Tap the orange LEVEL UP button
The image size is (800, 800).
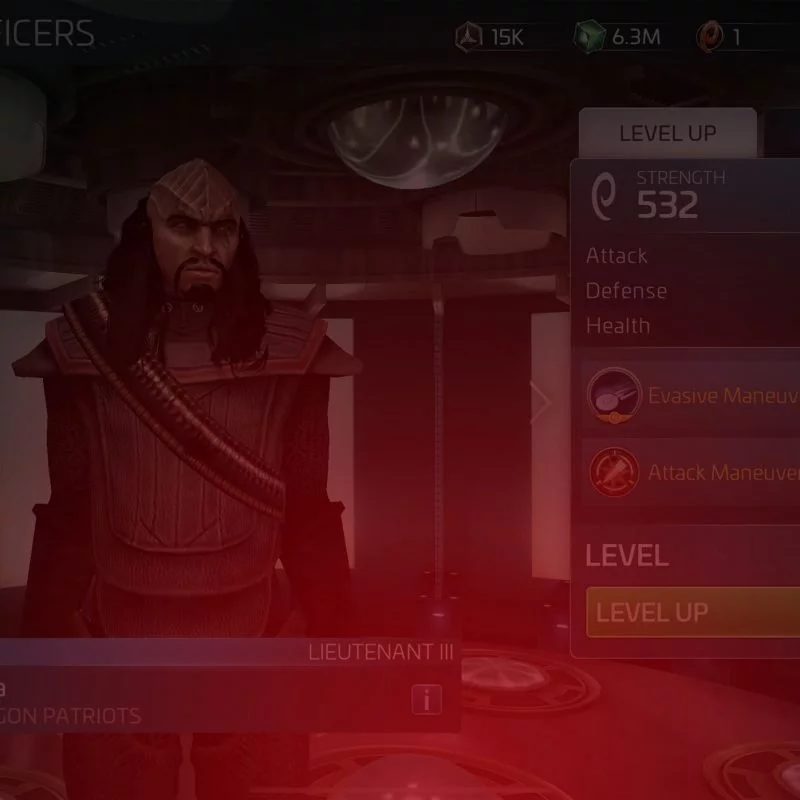tap(692, 612)
